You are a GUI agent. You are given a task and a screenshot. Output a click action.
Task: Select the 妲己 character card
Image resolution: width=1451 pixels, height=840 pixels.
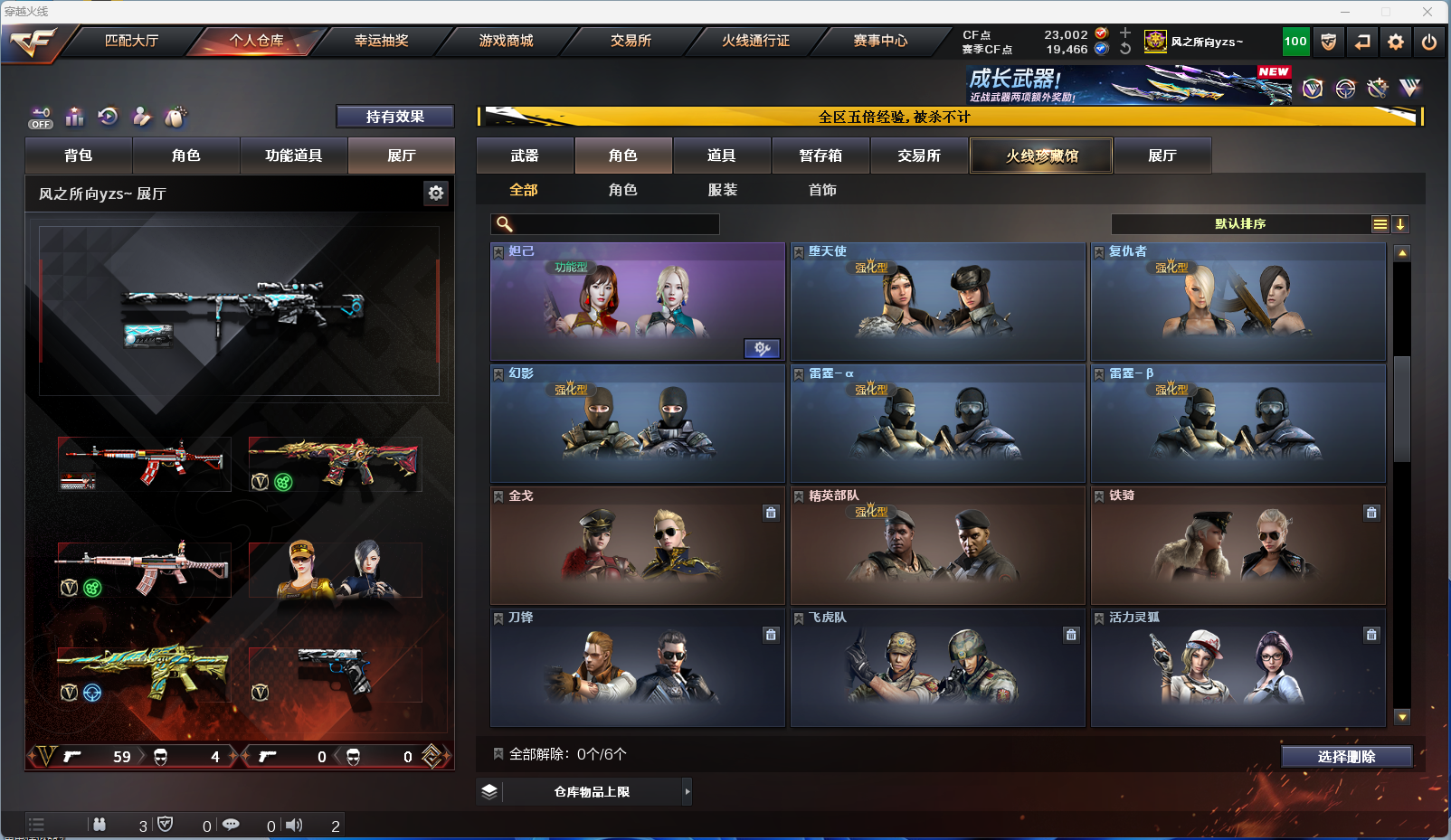point(637,302)
